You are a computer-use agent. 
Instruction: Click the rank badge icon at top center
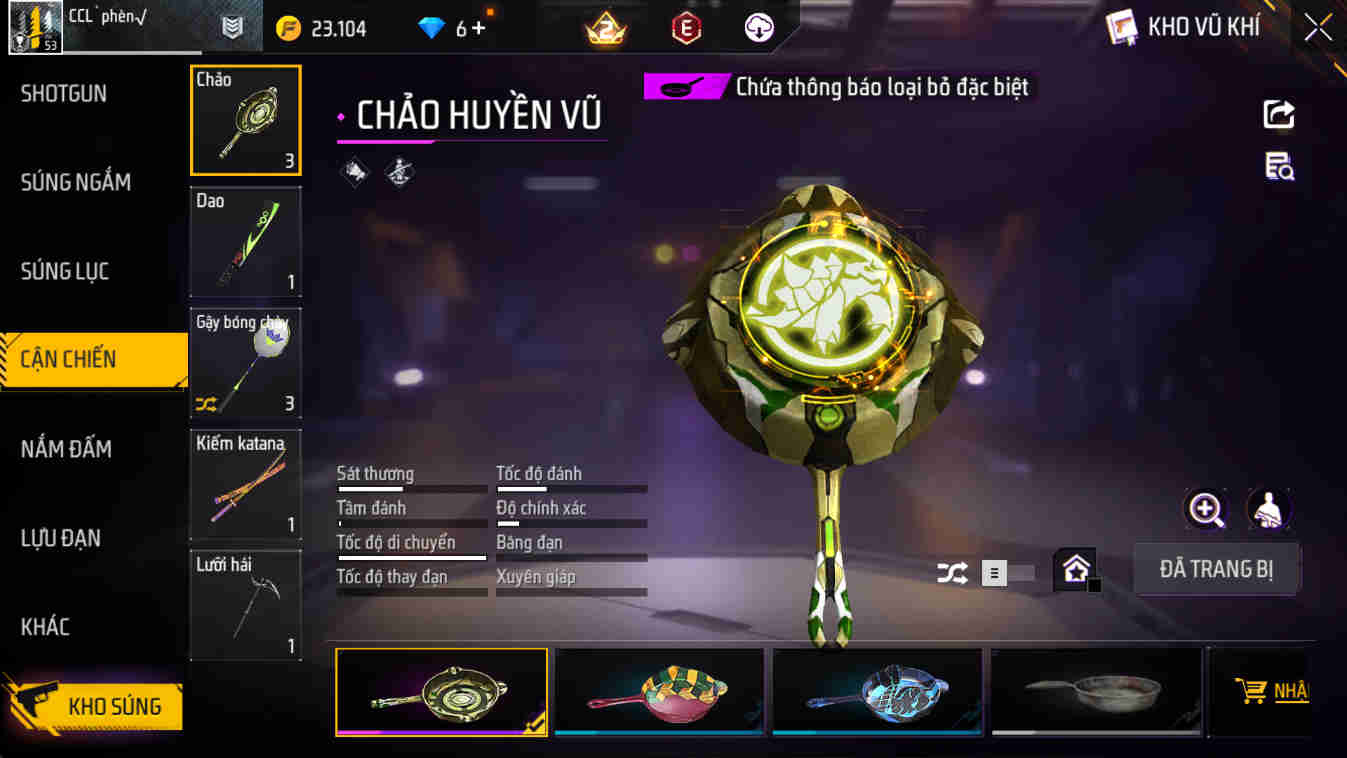(x=604, y=27)
